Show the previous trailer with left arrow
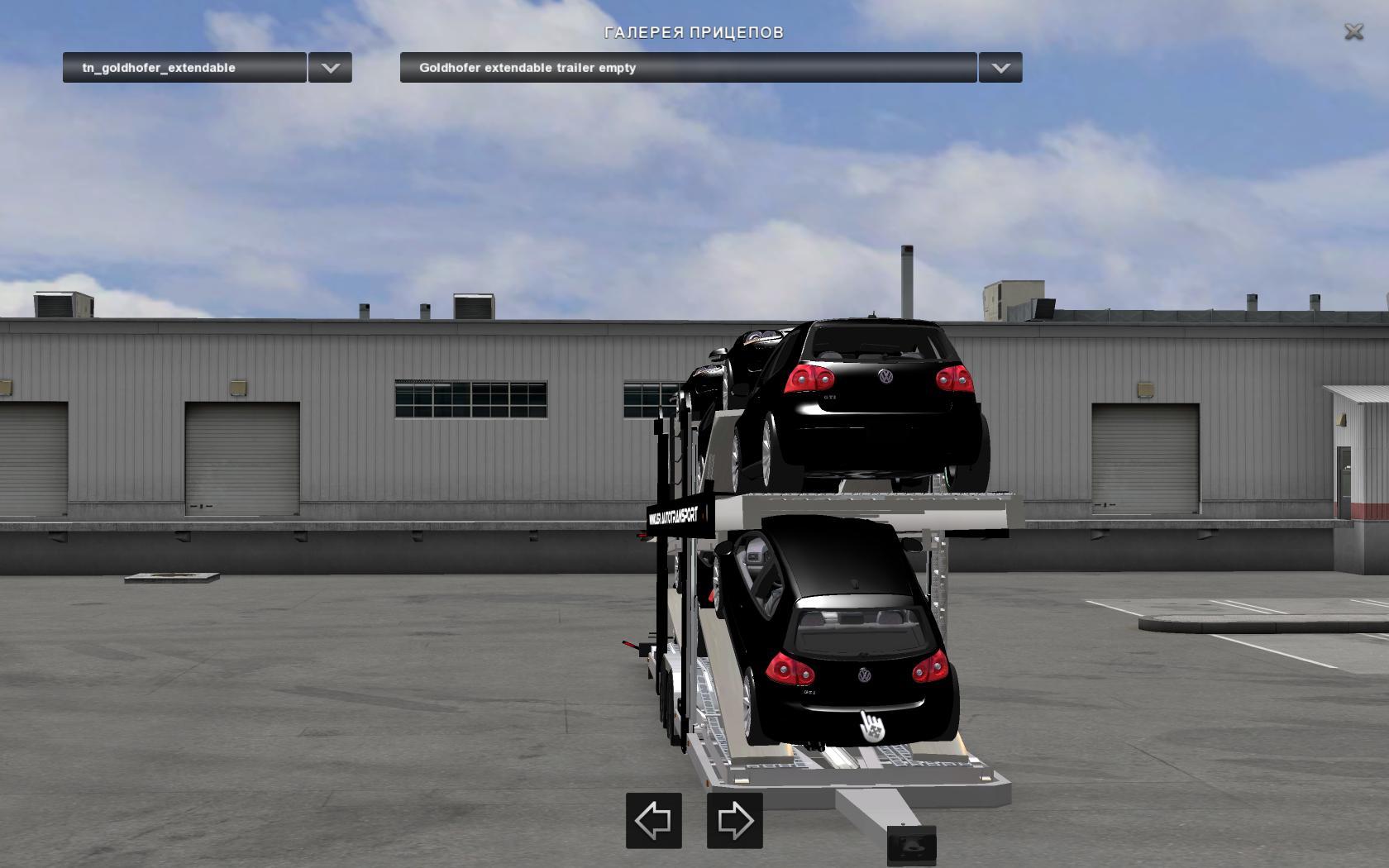1389x868 pixels. 653,821
